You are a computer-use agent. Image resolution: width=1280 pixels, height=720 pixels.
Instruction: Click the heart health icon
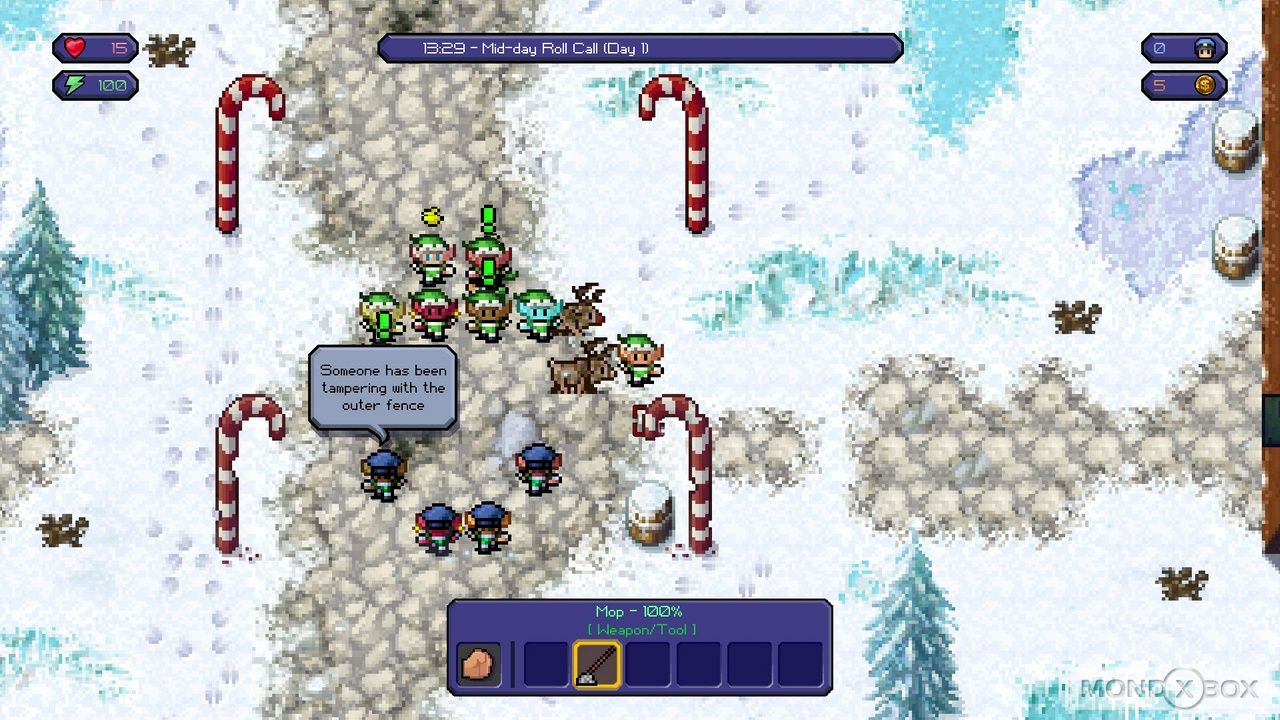pos(75,47)
